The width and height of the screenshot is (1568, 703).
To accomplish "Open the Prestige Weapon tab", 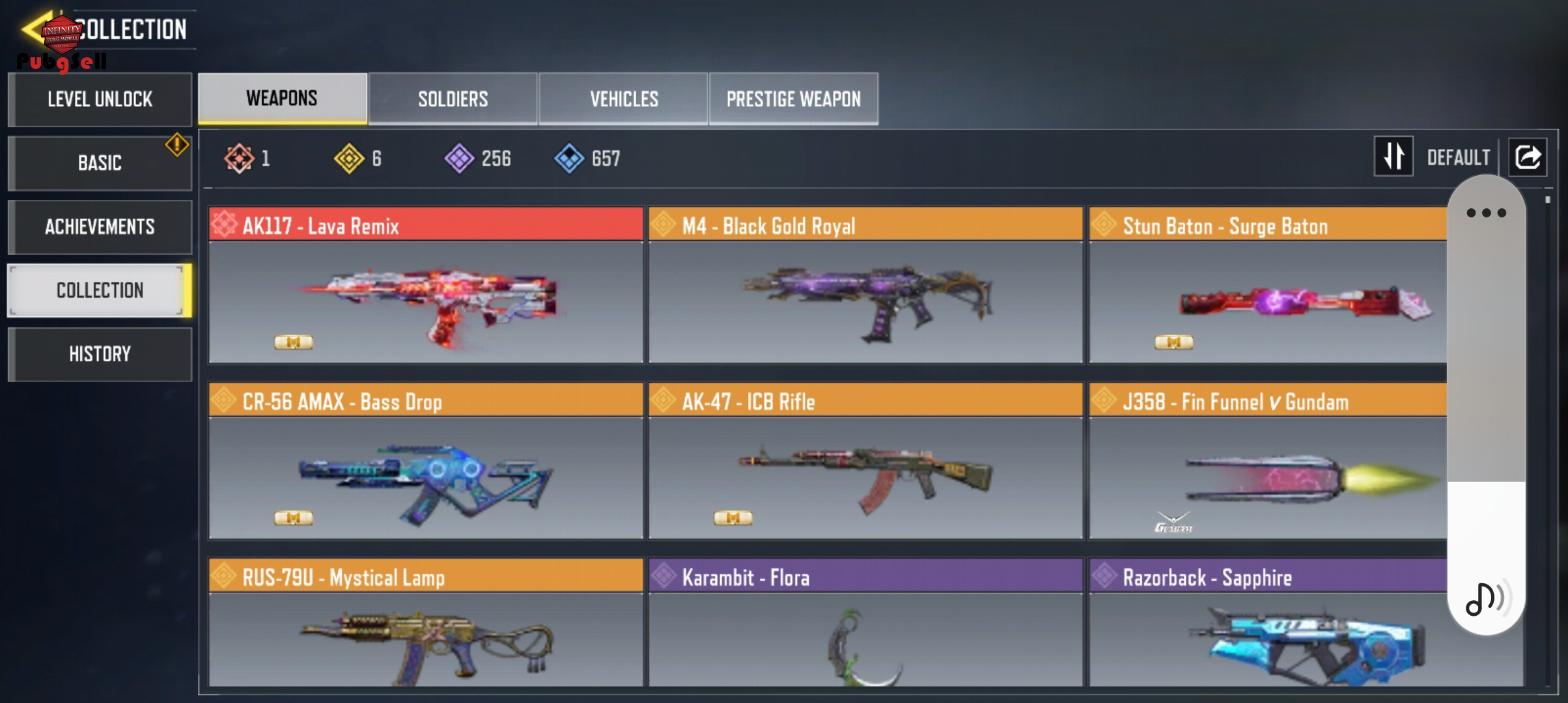I will 793,99.
